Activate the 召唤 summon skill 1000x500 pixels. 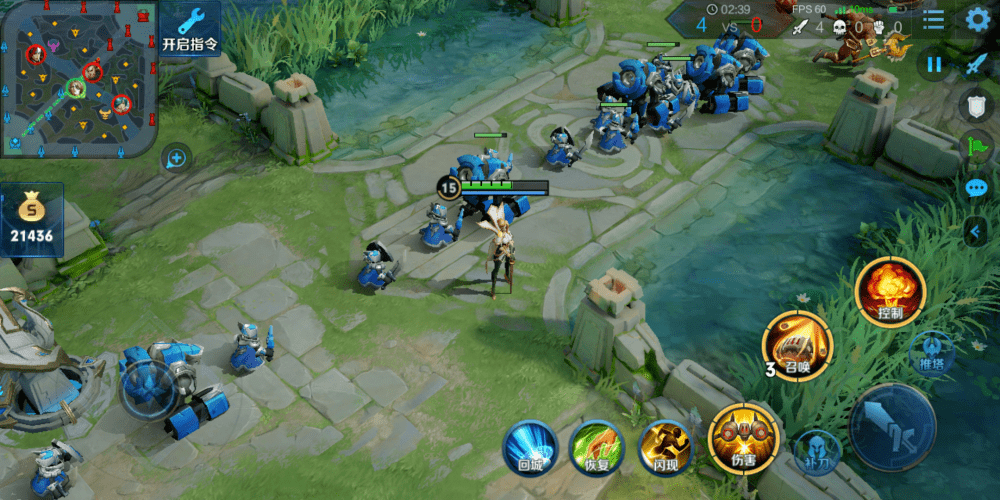[797, 346]
